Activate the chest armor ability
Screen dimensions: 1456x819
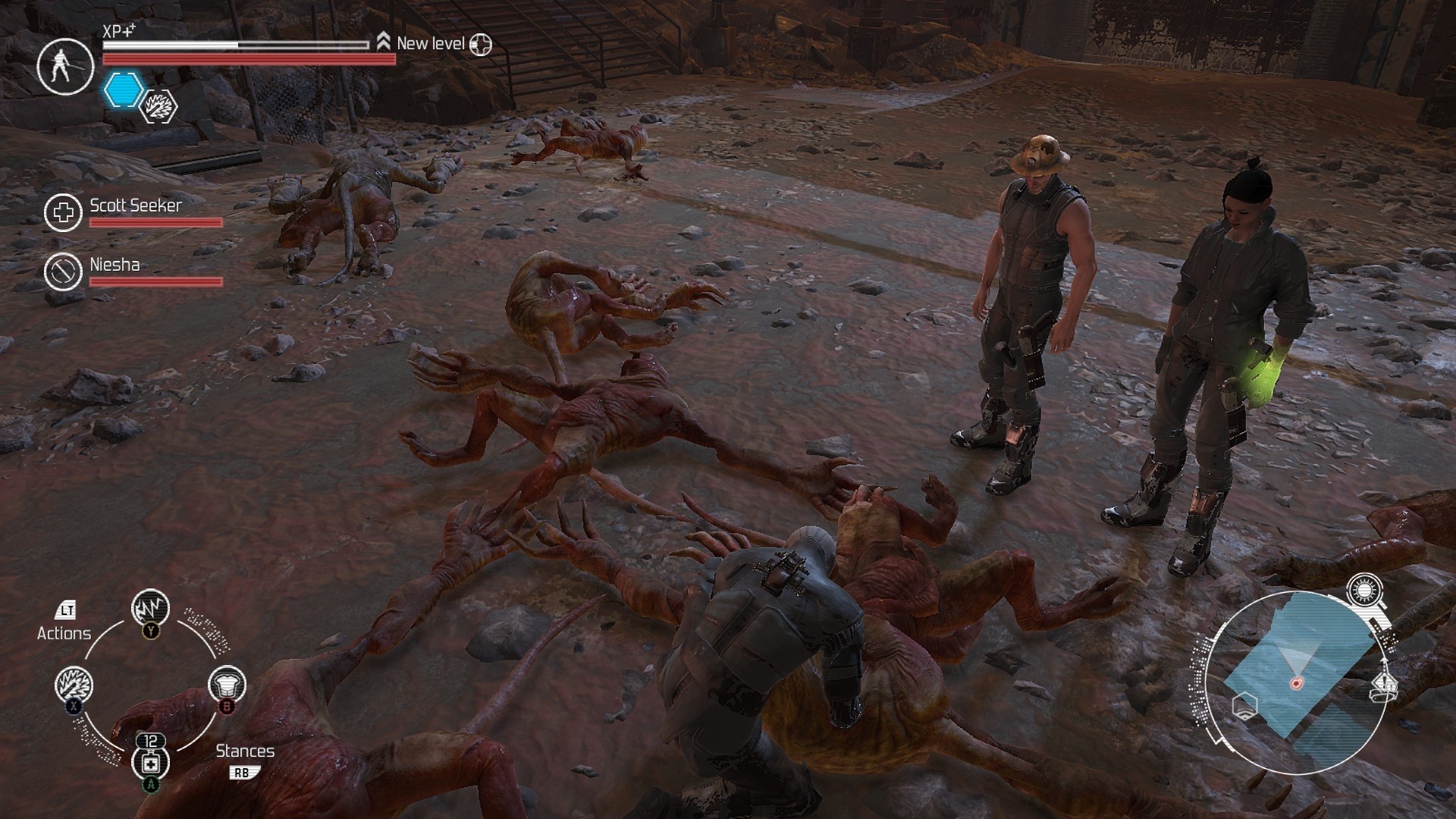pos(227,686)
